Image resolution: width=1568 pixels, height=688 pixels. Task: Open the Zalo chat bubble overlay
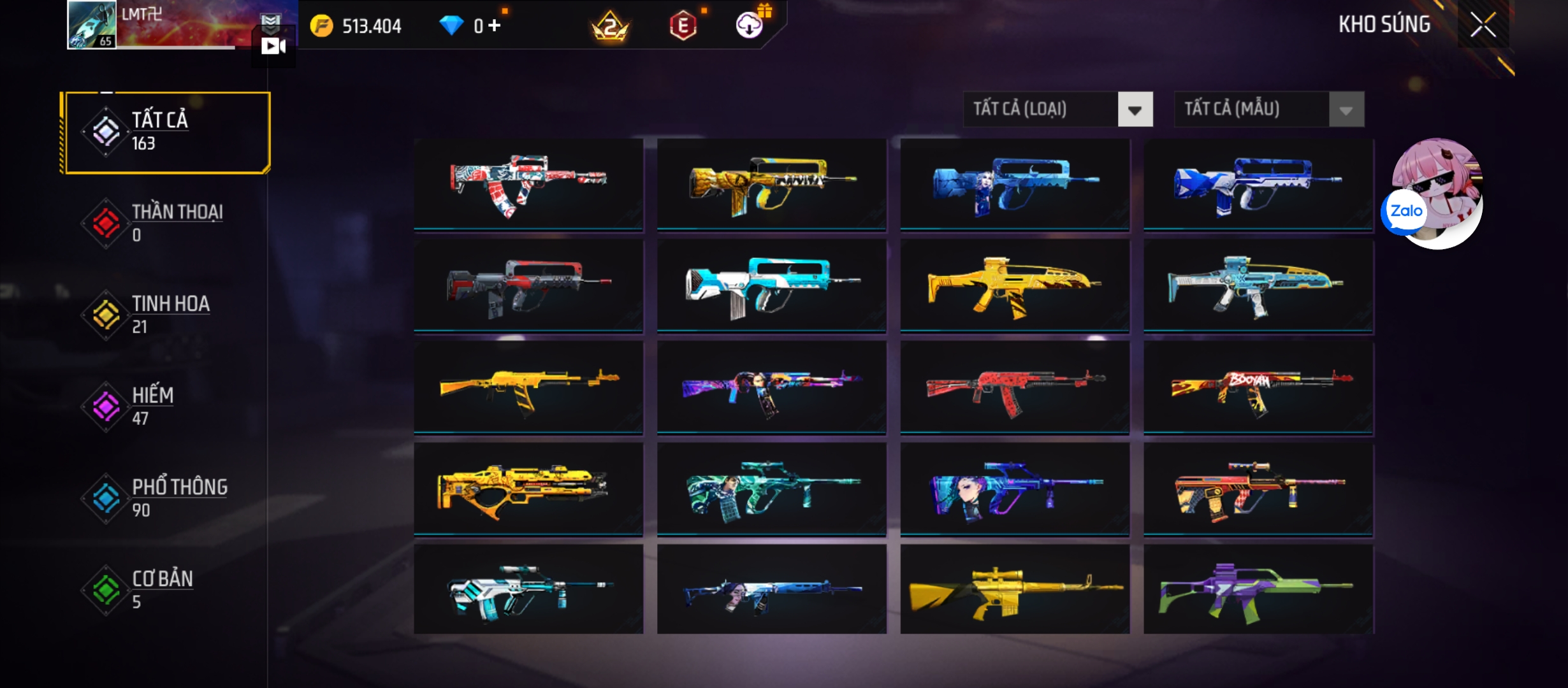1405,211
